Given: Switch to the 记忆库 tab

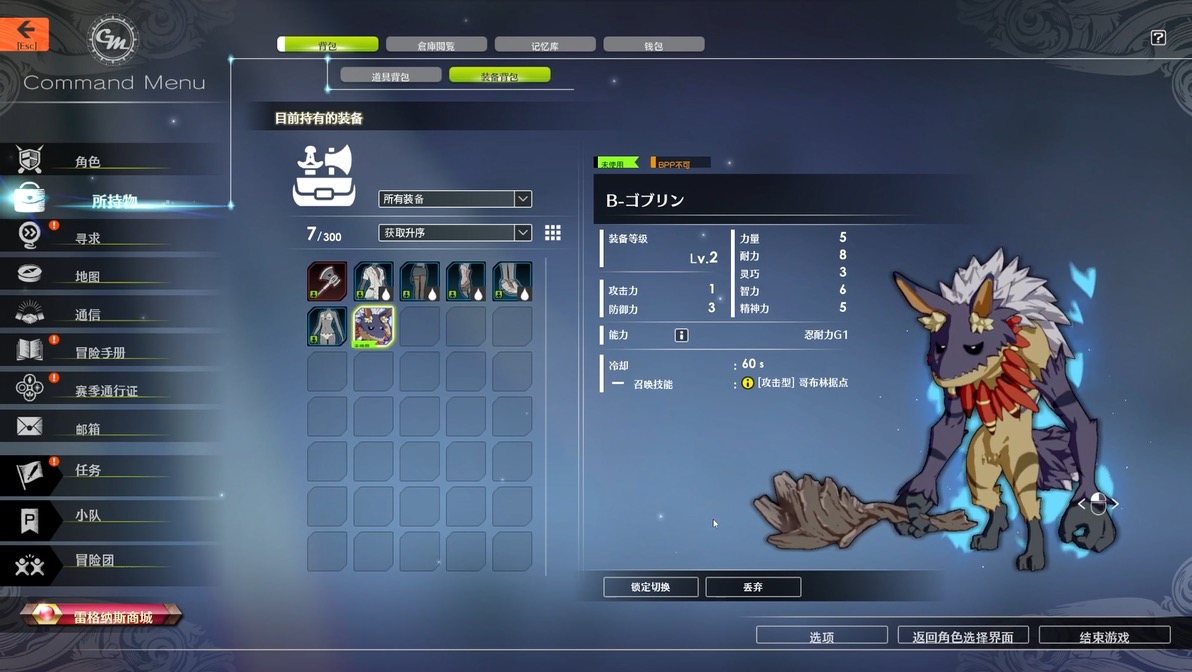Looking at the screenshot, I should pyautogui.click(x=545, y=45).
